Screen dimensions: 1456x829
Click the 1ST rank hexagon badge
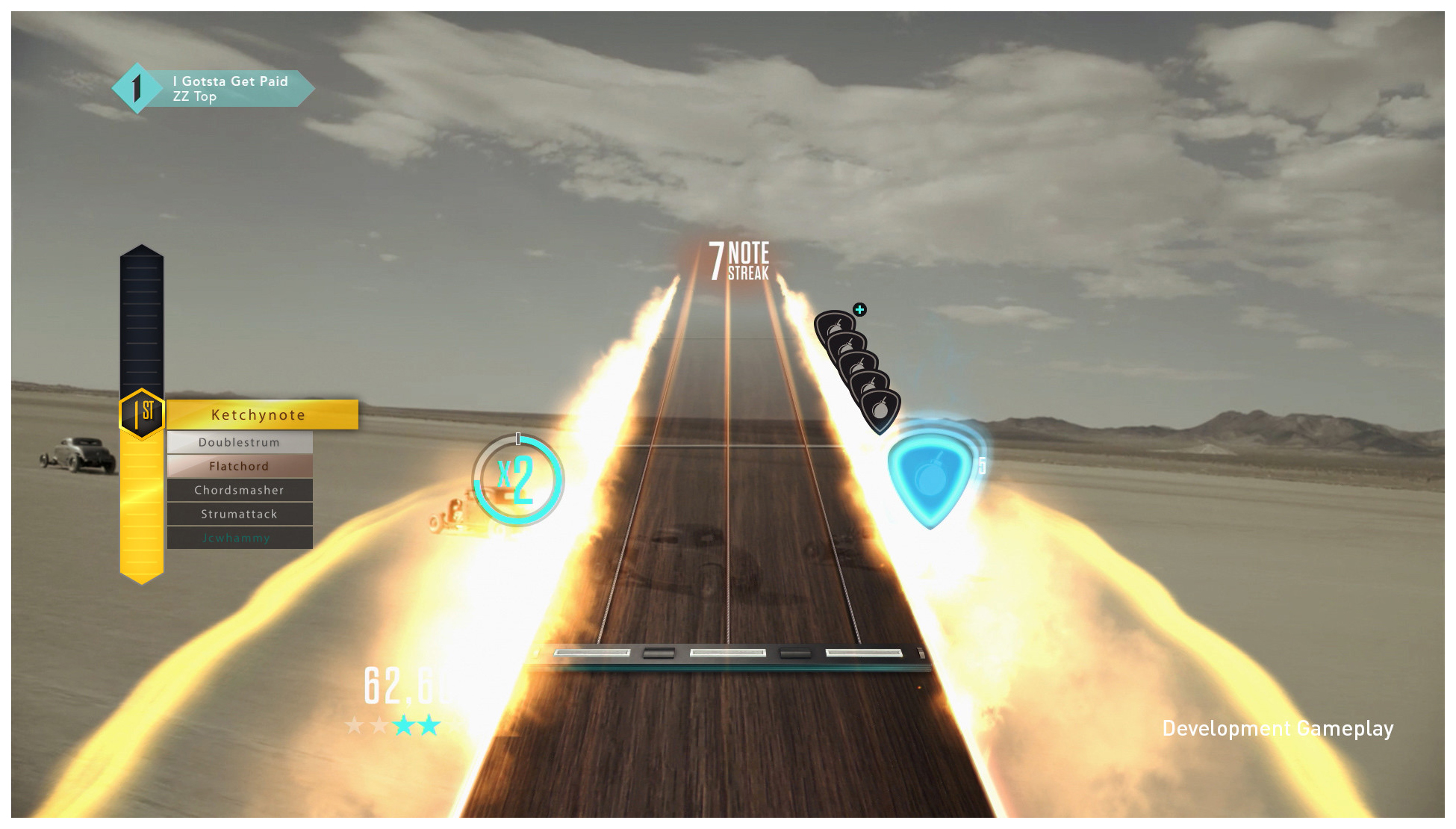142,412
